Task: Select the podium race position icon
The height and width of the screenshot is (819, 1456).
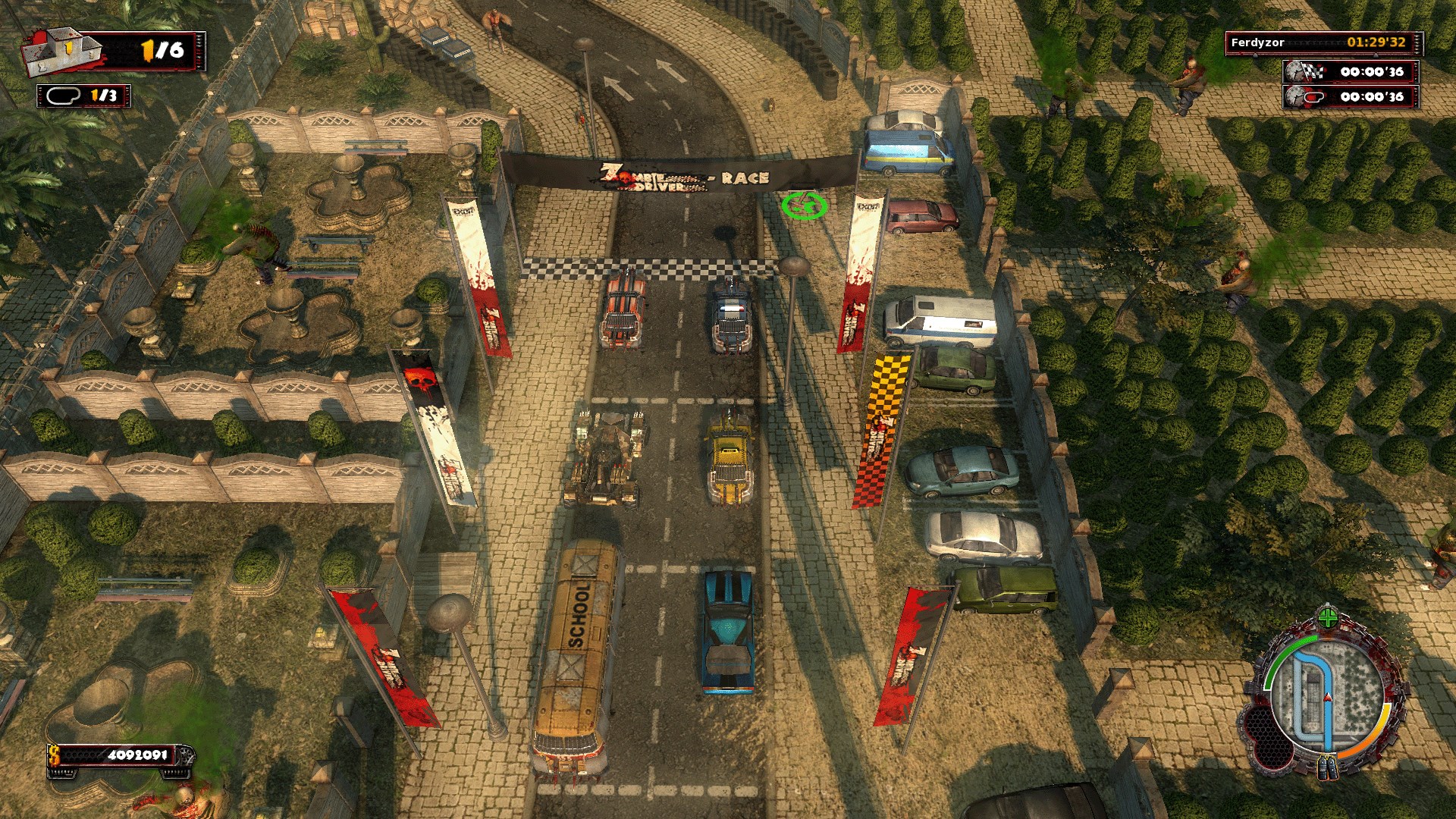Action: pyautogui.click(x=62, y=51)
